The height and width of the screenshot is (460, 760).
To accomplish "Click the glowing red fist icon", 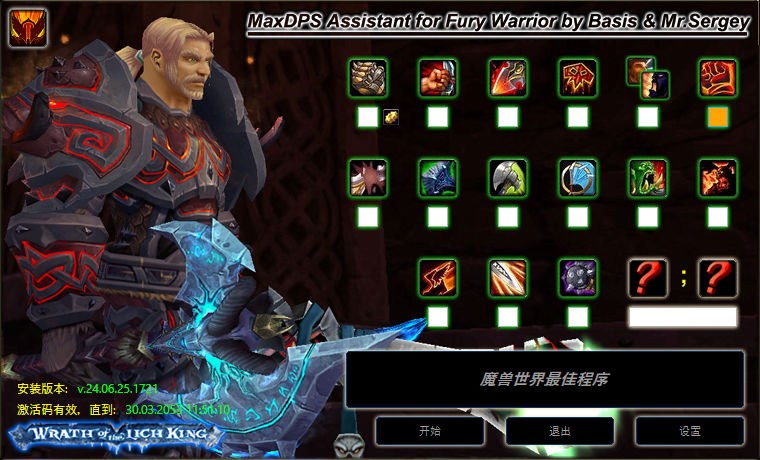I will click(718, 77).
